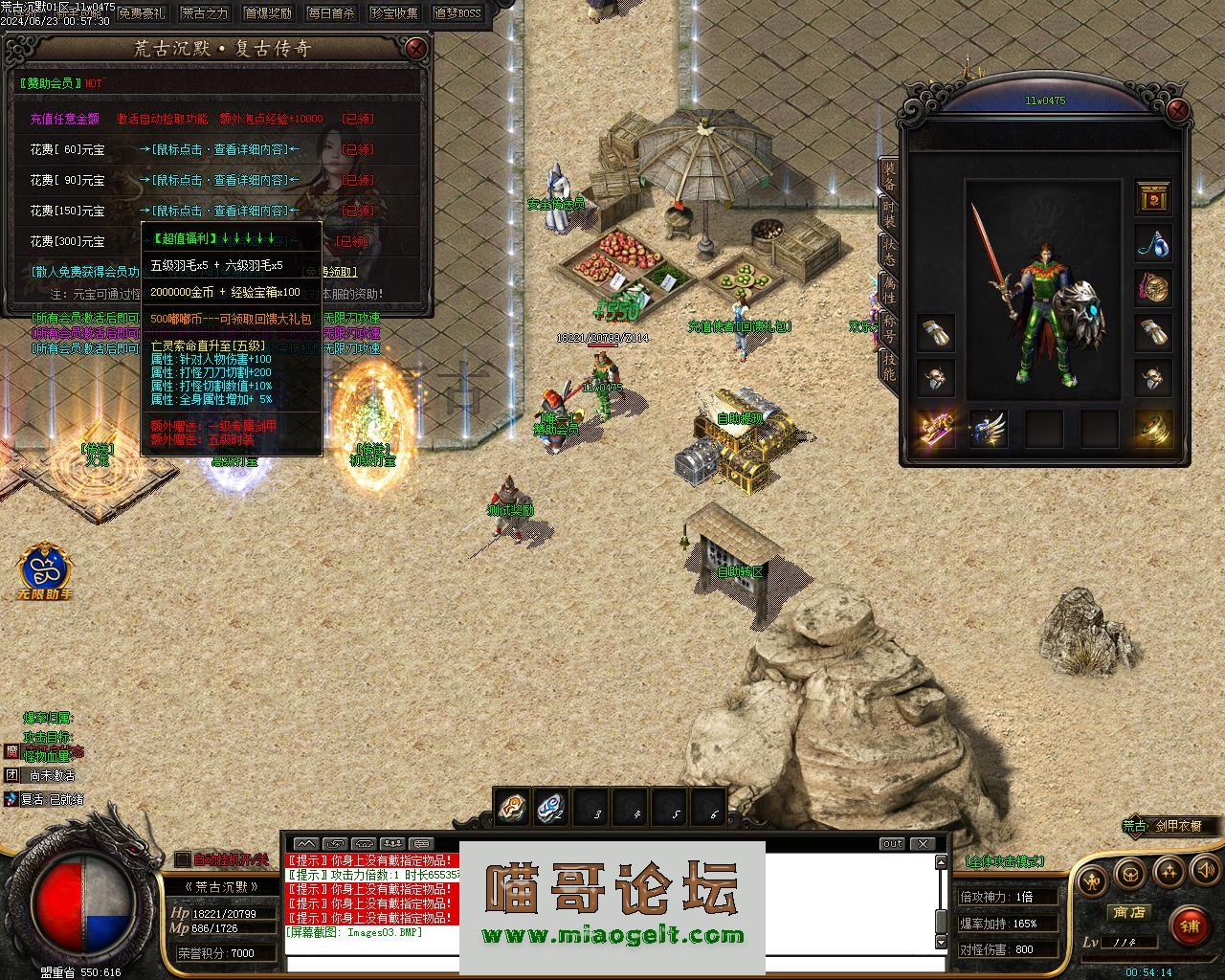This screenshot has width=1225, height=980.
Task: Open the 追梦BOSS menu
Action: coord(458,13)
